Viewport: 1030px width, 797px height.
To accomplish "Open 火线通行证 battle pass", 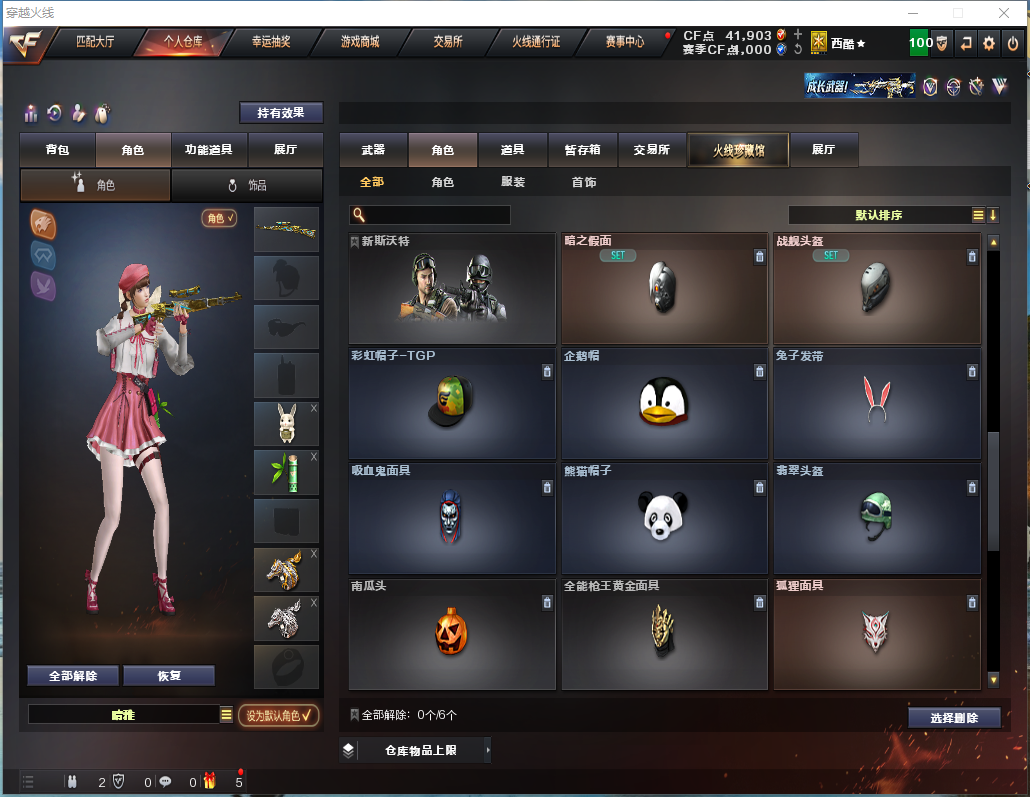I will (x=536, y=42).
